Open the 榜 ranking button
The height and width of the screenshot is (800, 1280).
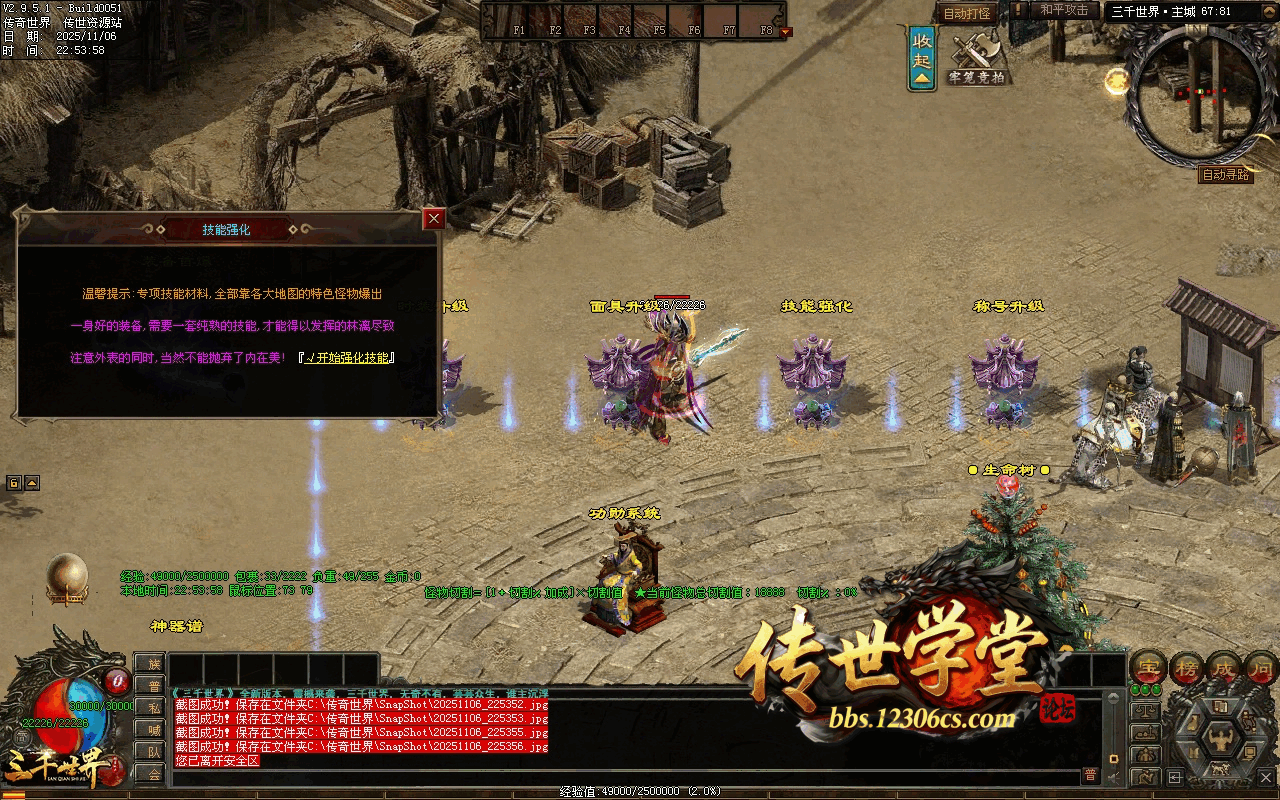1187,667
